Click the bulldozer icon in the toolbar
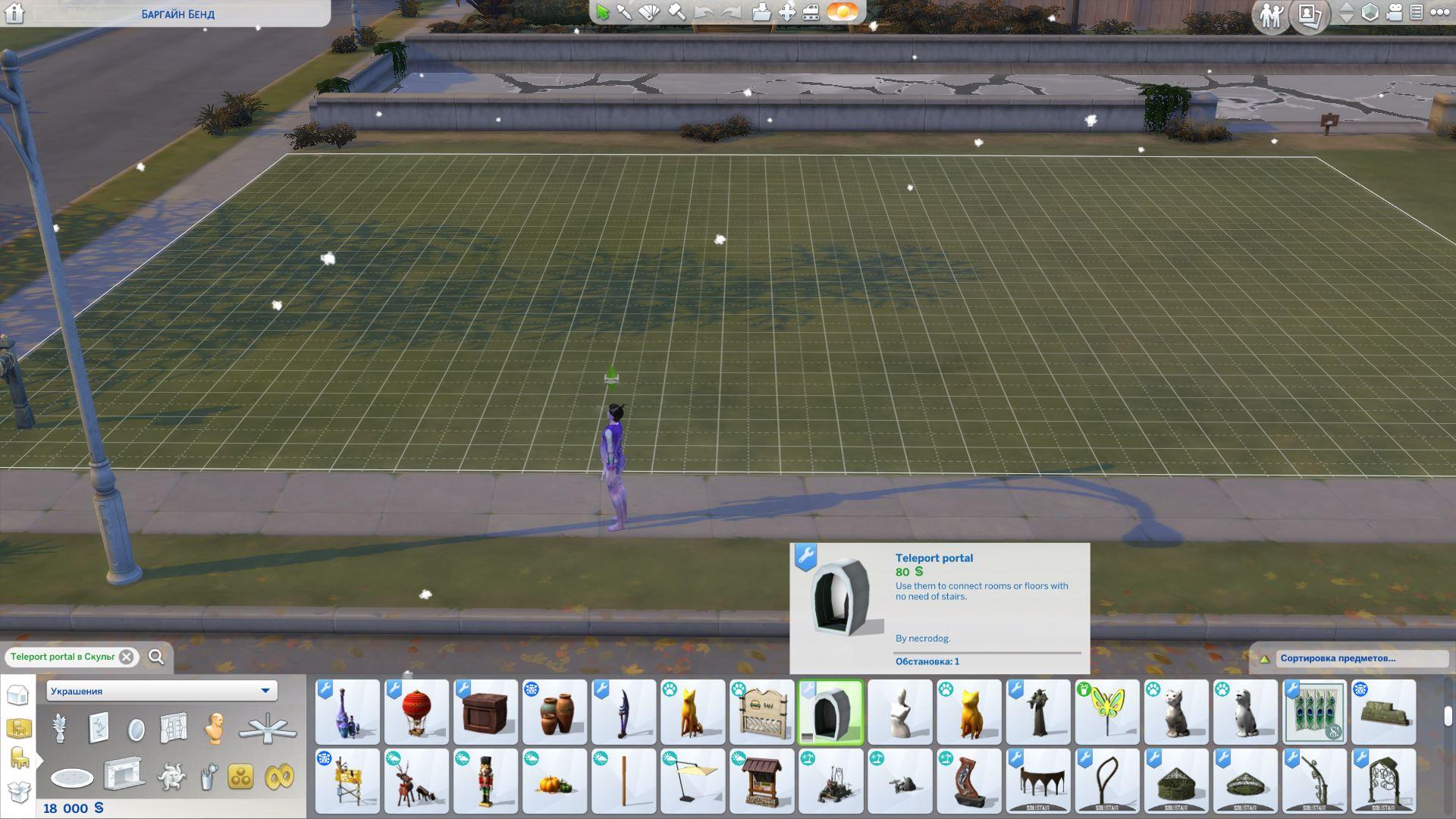Screen dimensions: 1456x819 pos(811,12)
